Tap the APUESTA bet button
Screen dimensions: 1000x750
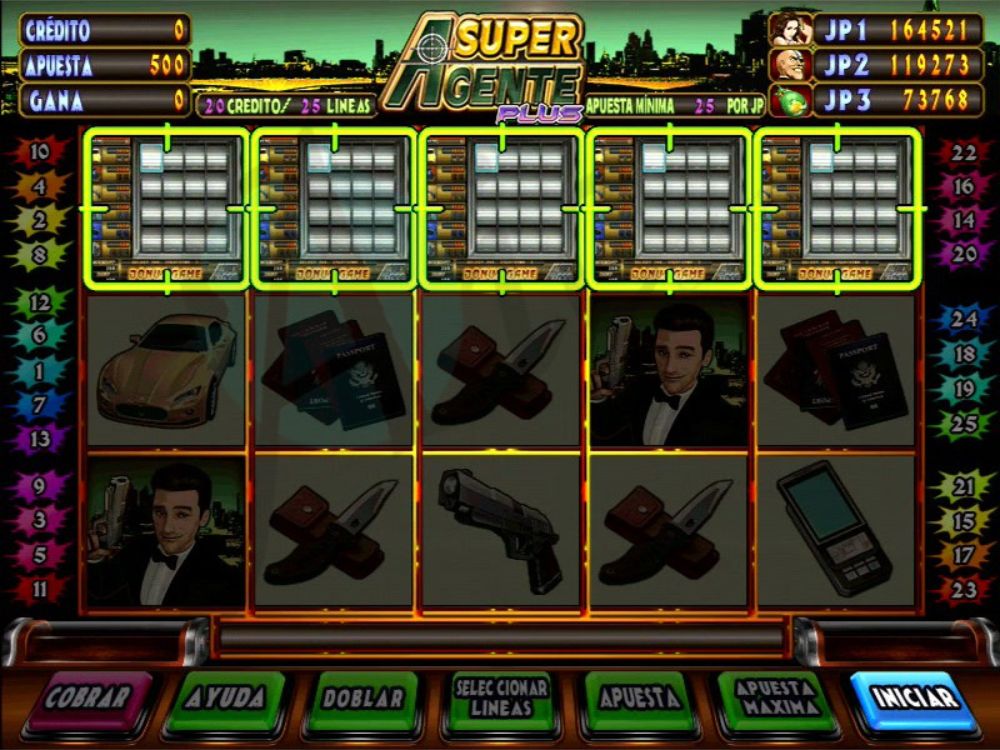[639, 699]
